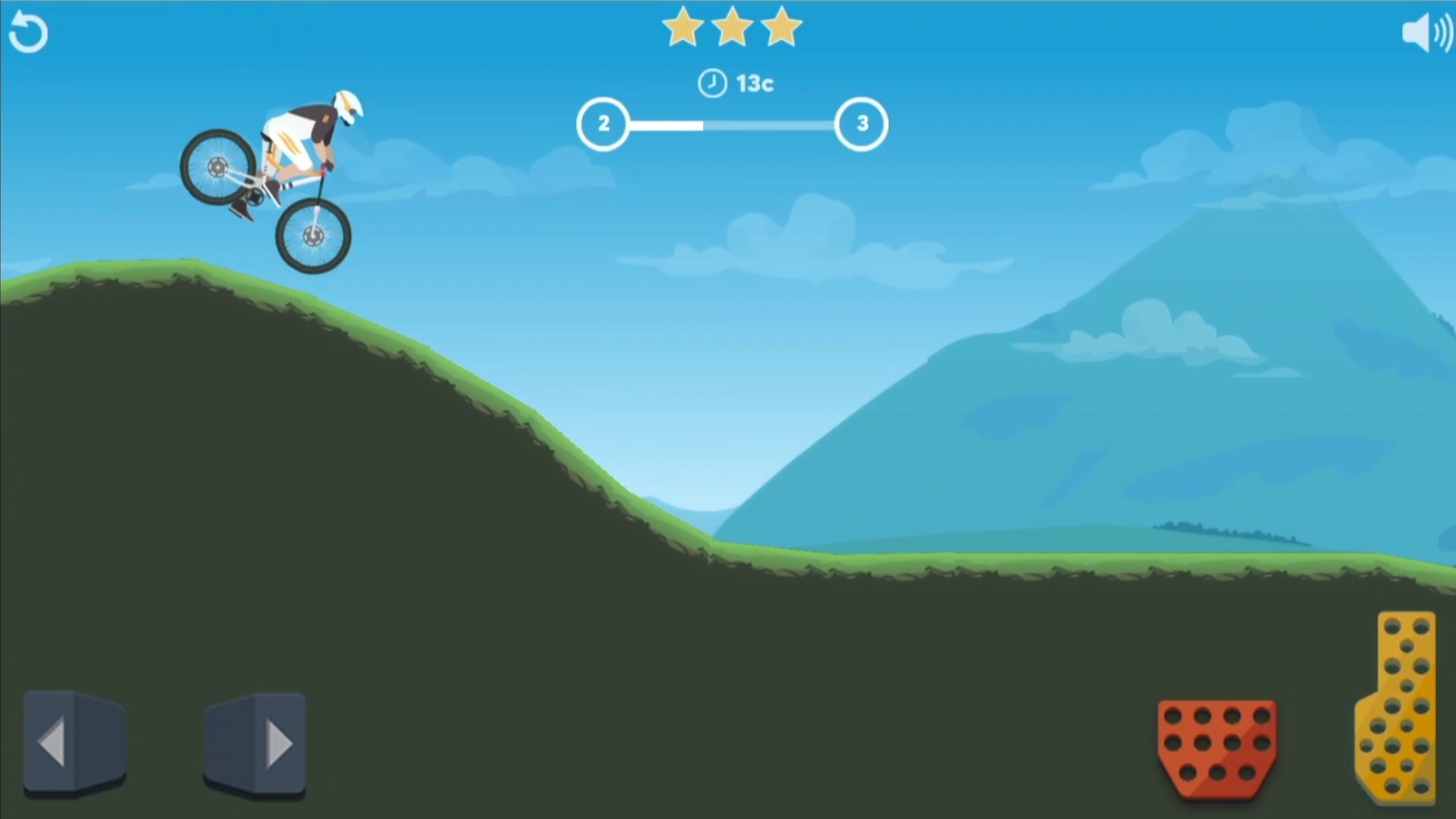The image size is (1456, 819).
Task: Select the middle gold star
Action: (x=733, y=27)
